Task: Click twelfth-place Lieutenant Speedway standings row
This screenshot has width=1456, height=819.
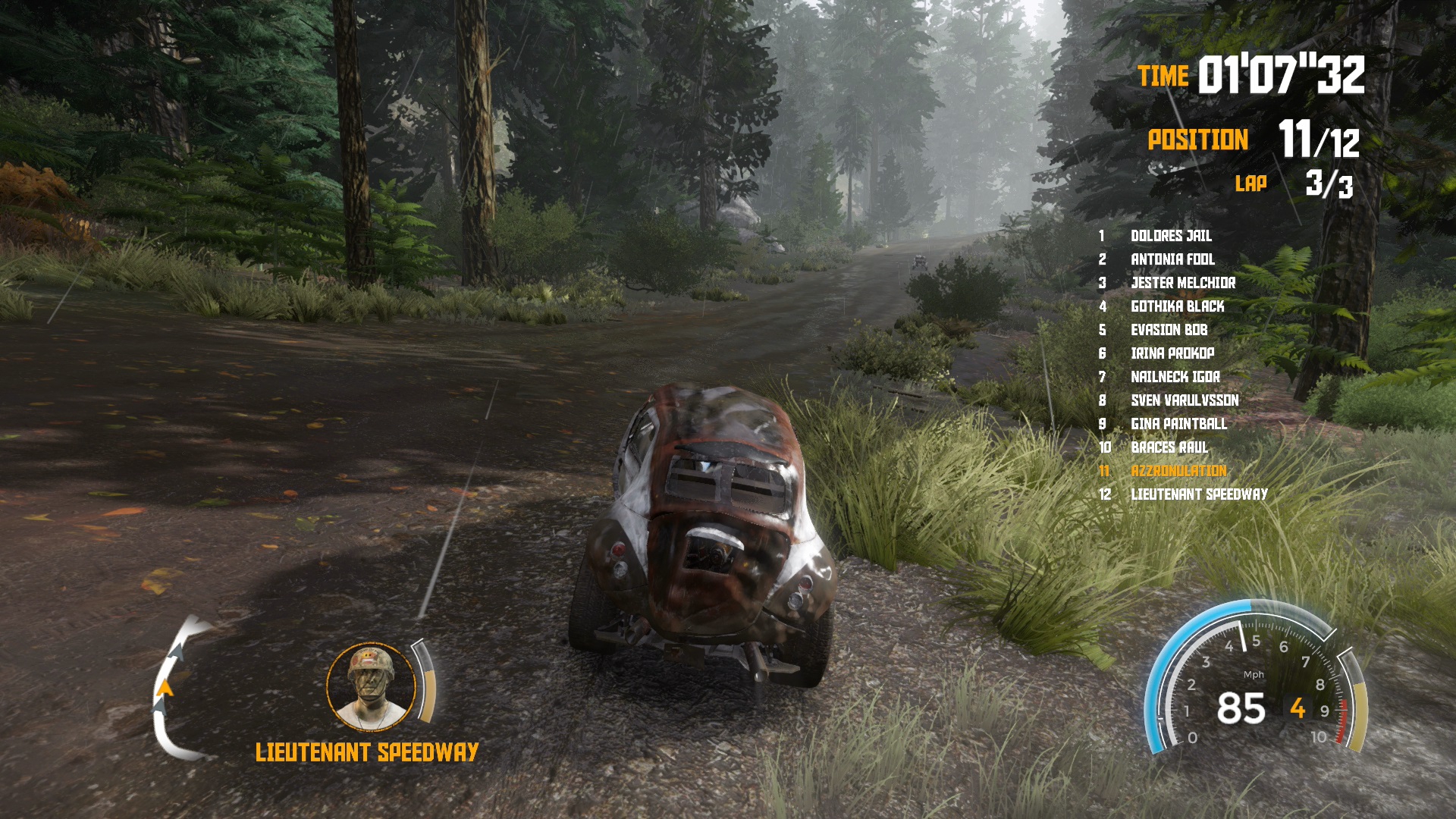Action: pyautogui.click(x=1199, y=494)
